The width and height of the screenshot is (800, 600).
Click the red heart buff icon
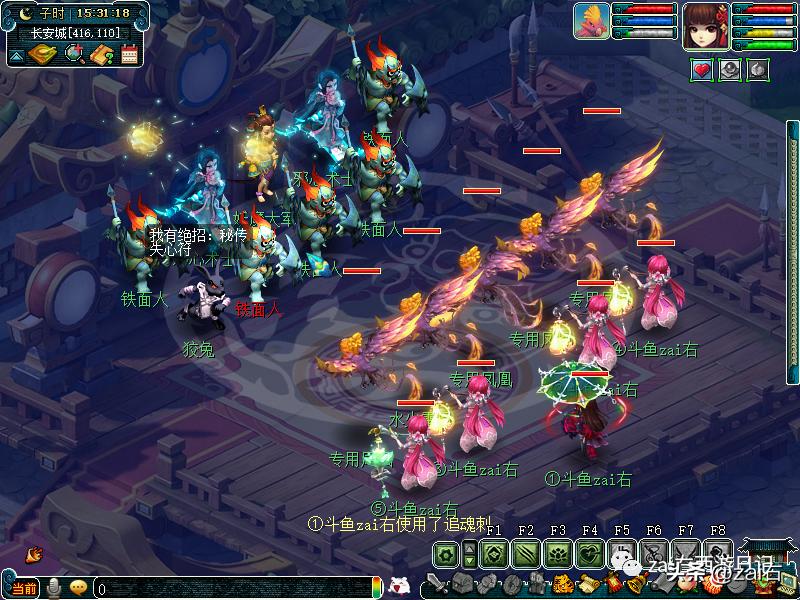click(701, 69)
